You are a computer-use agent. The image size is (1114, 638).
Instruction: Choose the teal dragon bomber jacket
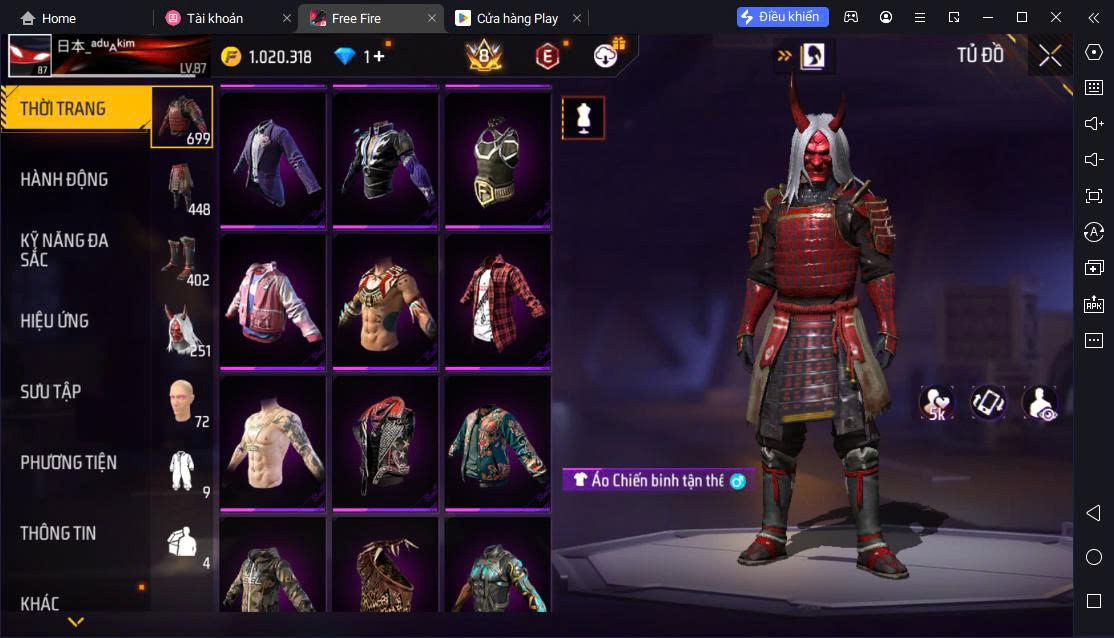click(x=497, y=441)
